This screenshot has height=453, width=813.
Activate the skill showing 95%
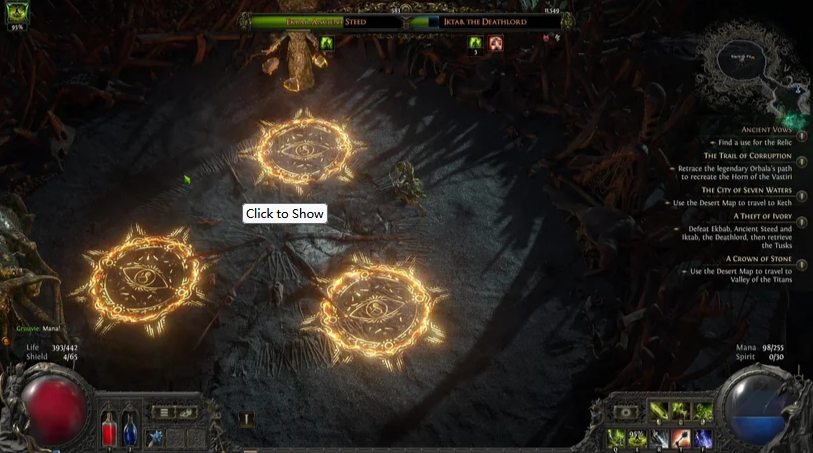[x=637, y=438]
